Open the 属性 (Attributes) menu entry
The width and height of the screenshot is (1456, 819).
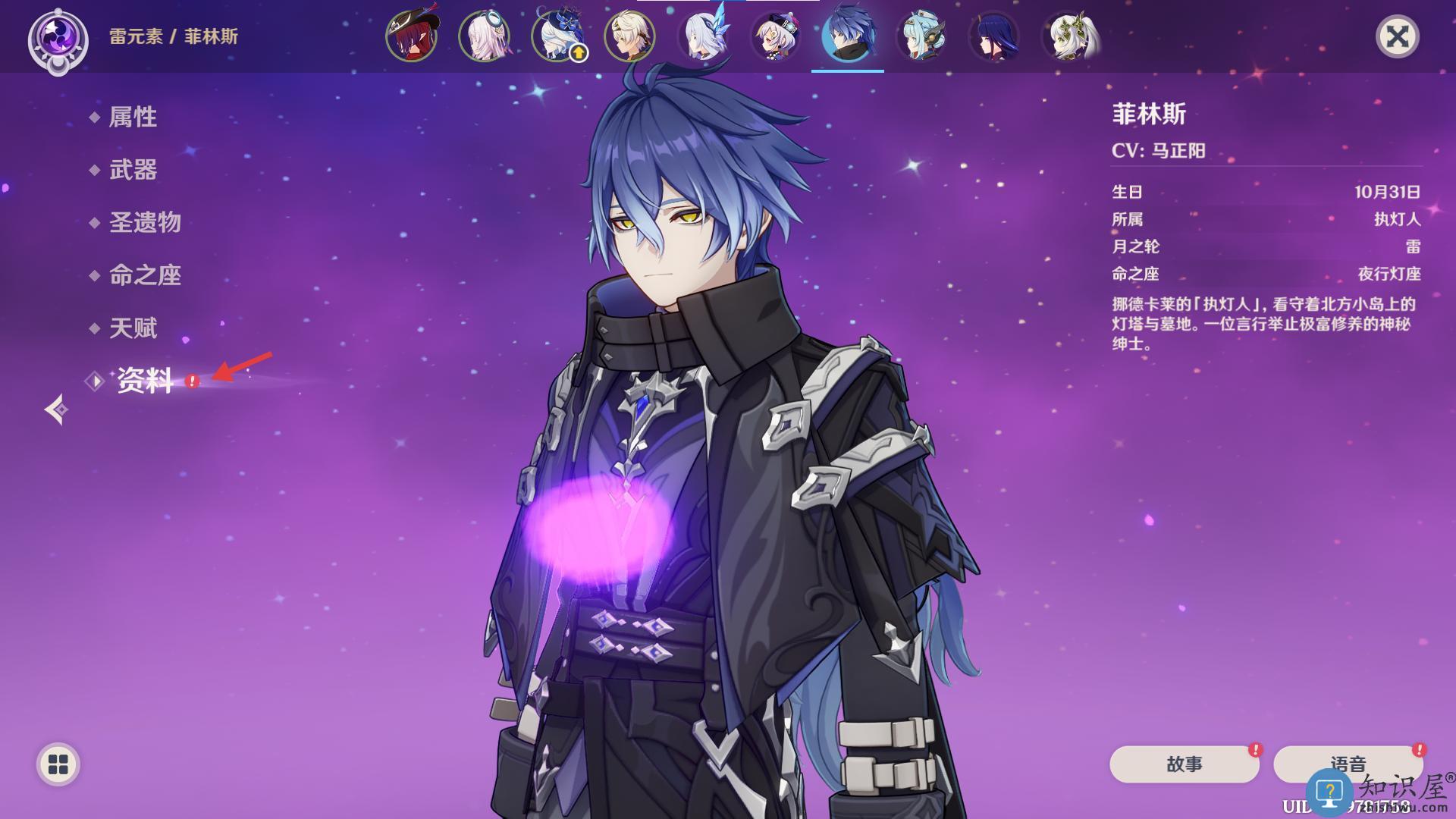[x=133, y=117]
